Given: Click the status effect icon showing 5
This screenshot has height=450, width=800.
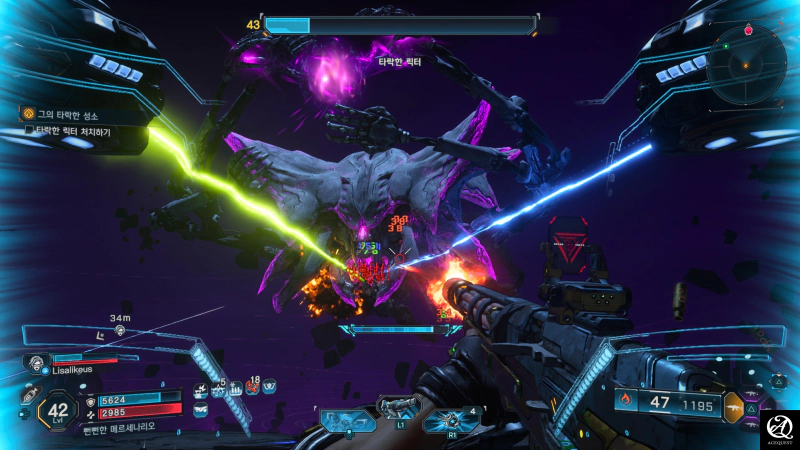Looking at the screenshot, I should point(217,390).
